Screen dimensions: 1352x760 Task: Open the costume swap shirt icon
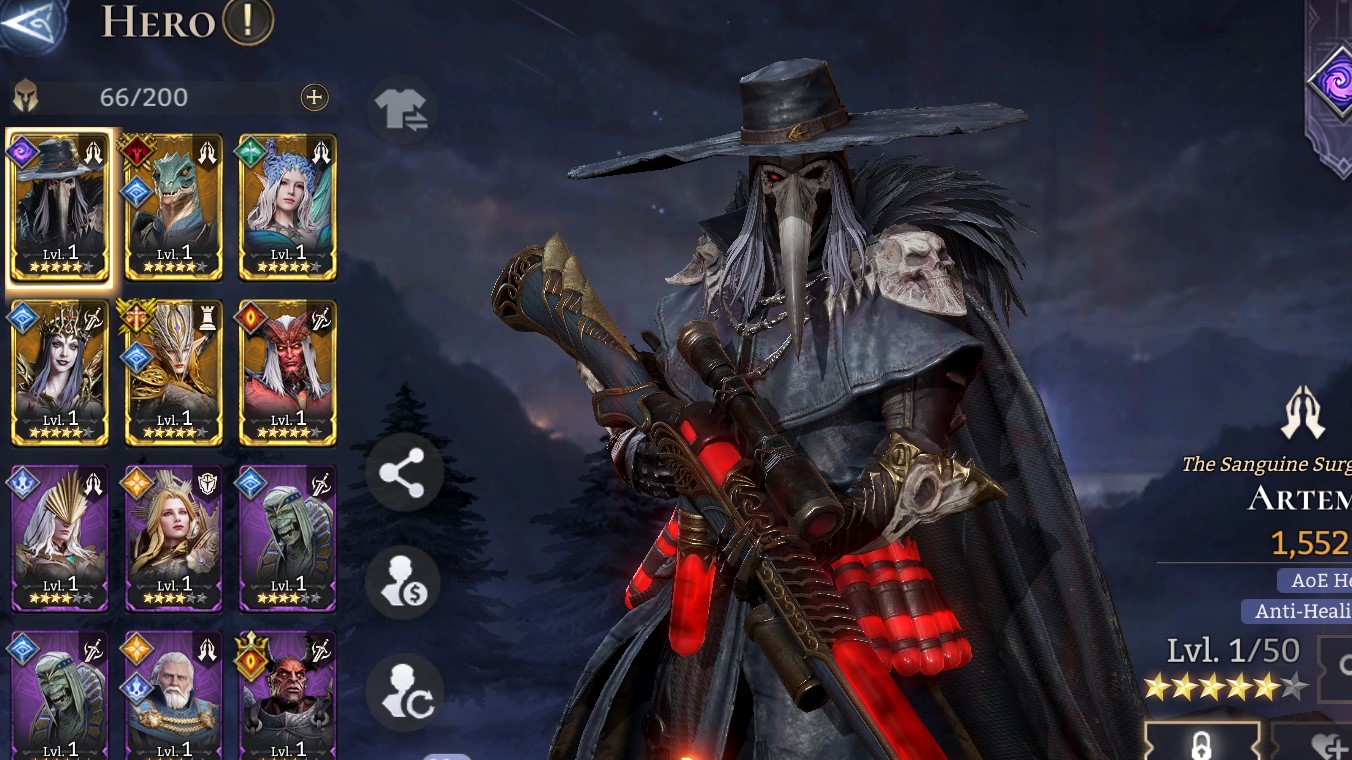pyautogui.click(x=402, y=110)
